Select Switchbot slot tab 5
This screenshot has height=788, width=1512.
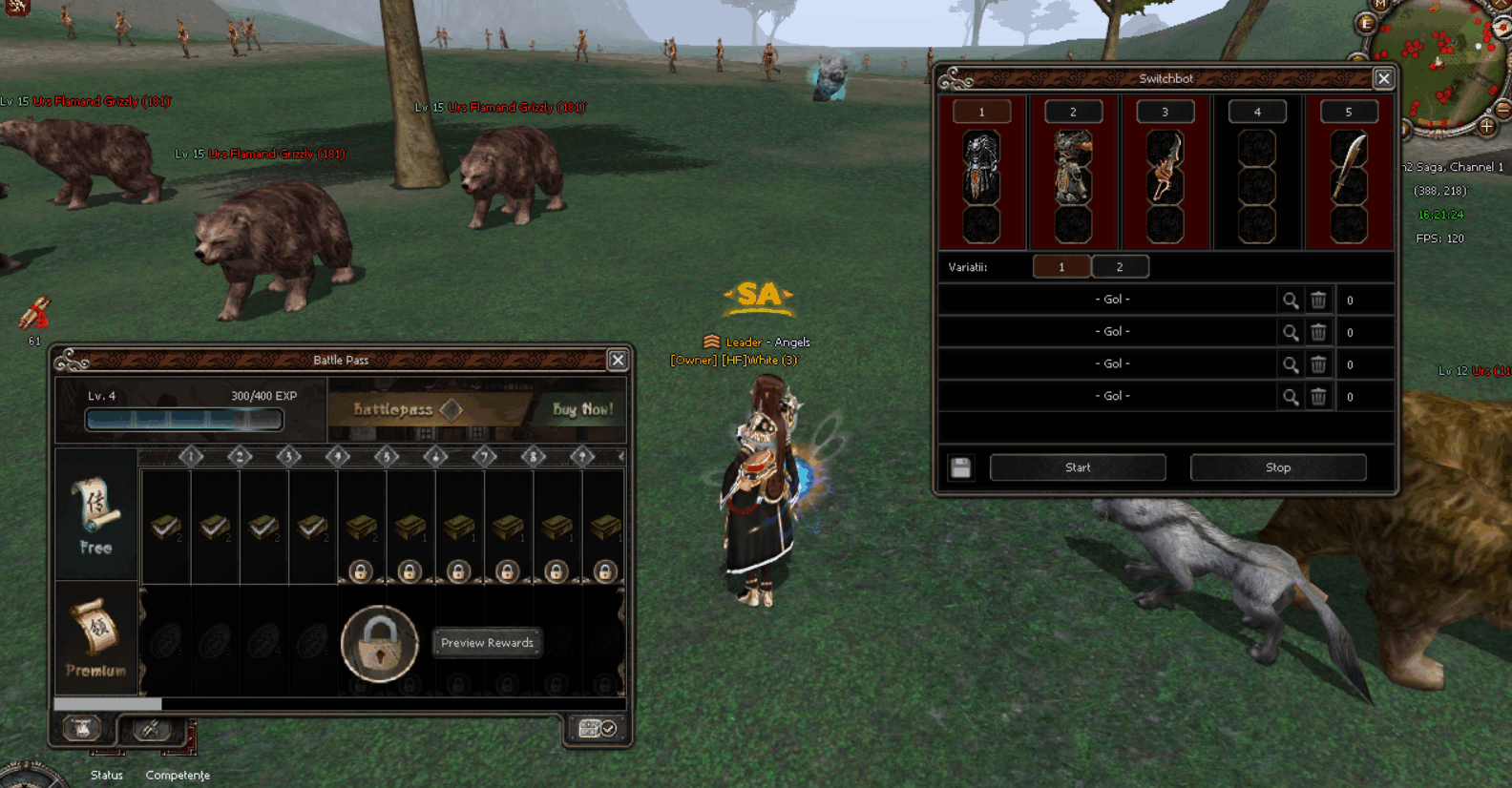[1348, 113]
